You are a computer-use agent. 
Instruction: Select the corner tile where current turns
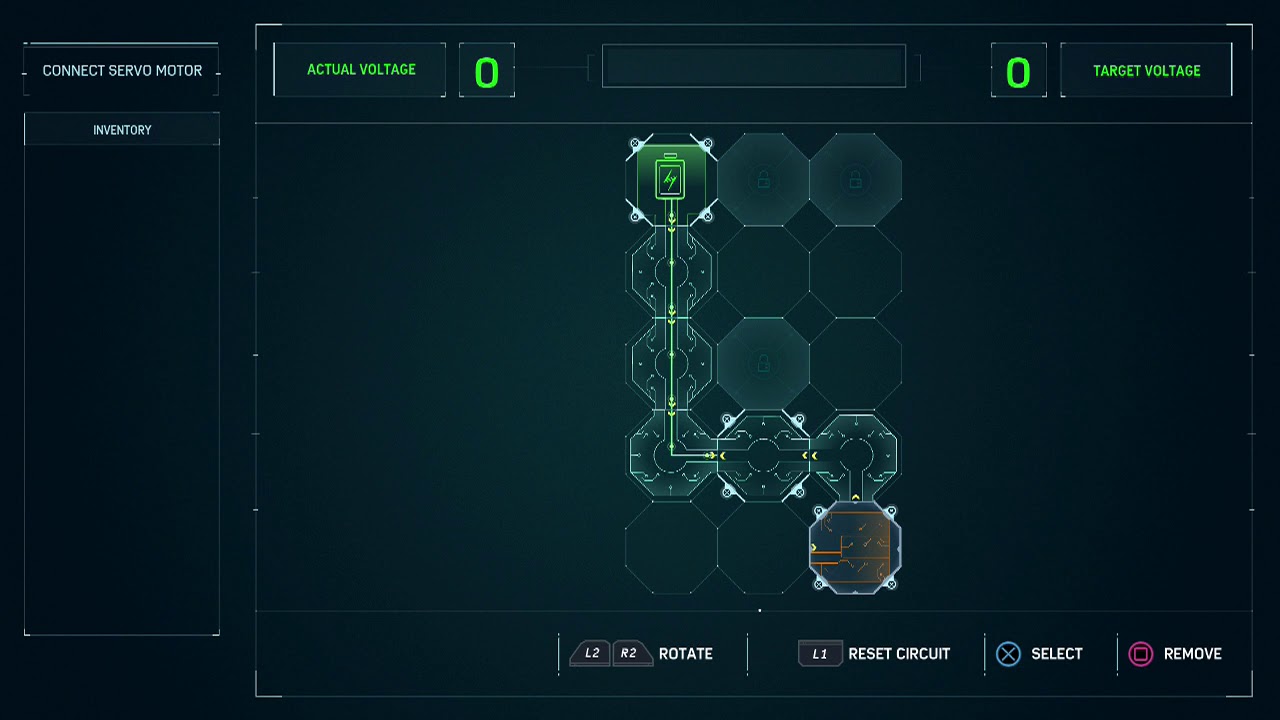click(670, 456)
